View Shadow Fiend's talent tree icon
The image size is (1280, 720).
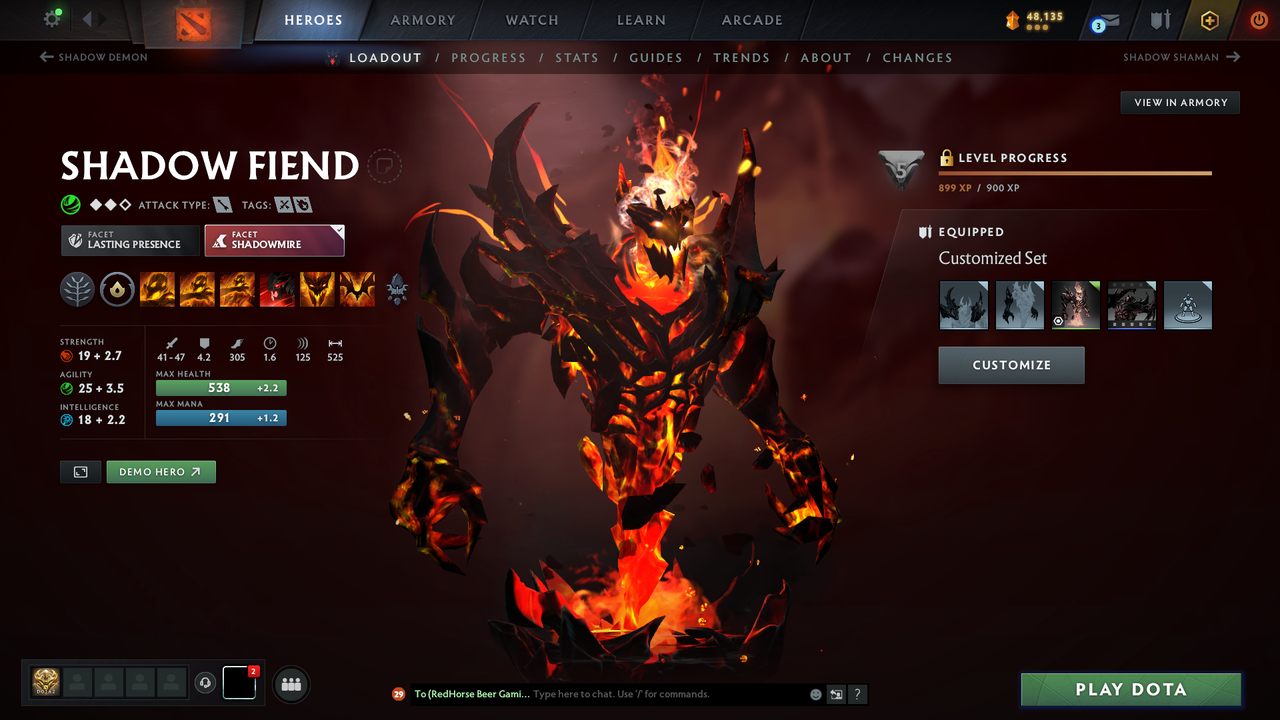click(77, 290)
